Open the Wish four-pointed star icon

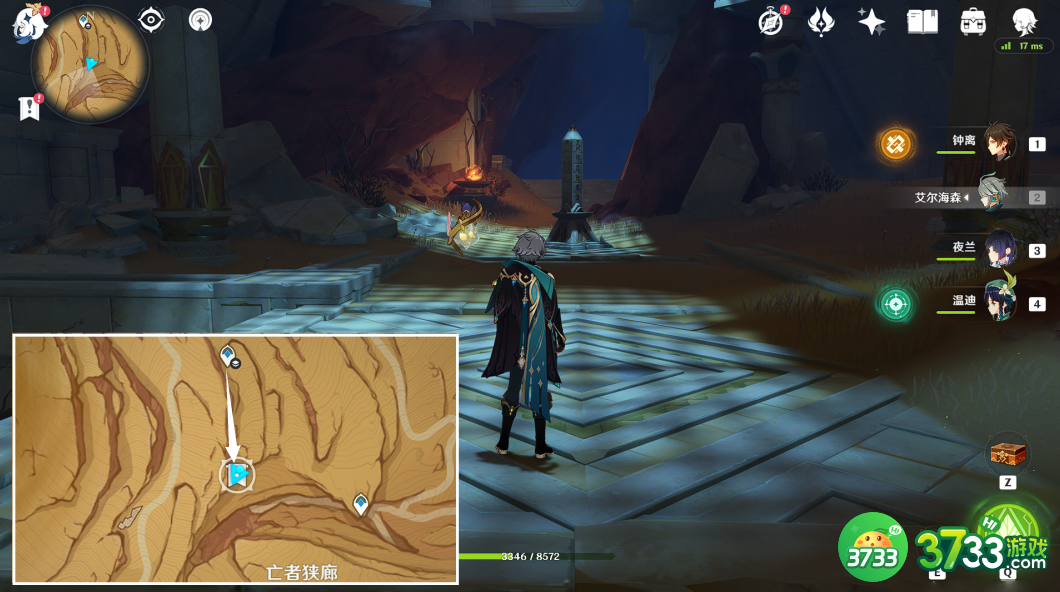(871, 22)
